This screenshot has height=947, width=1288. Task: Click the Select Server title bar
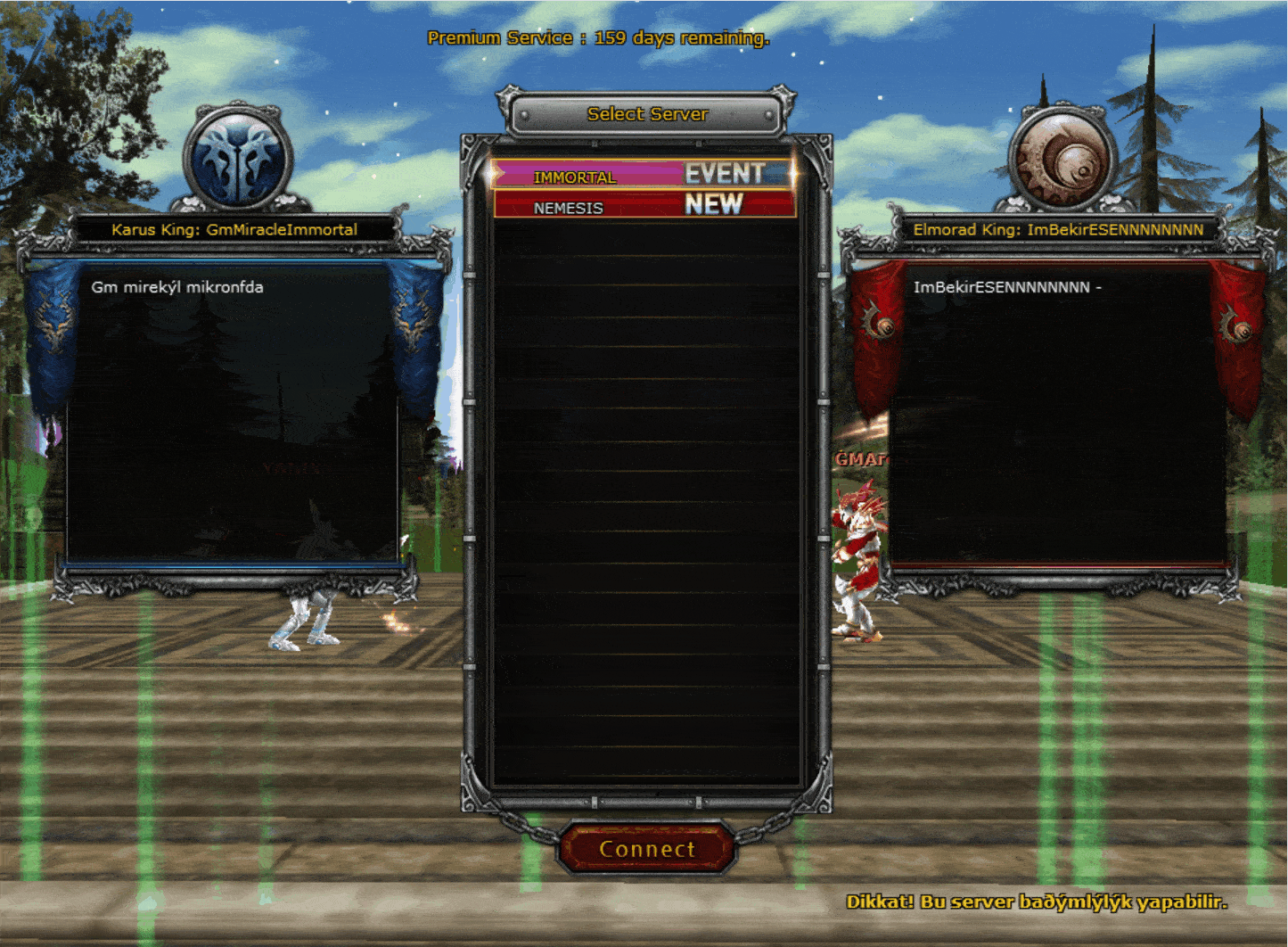647,114
